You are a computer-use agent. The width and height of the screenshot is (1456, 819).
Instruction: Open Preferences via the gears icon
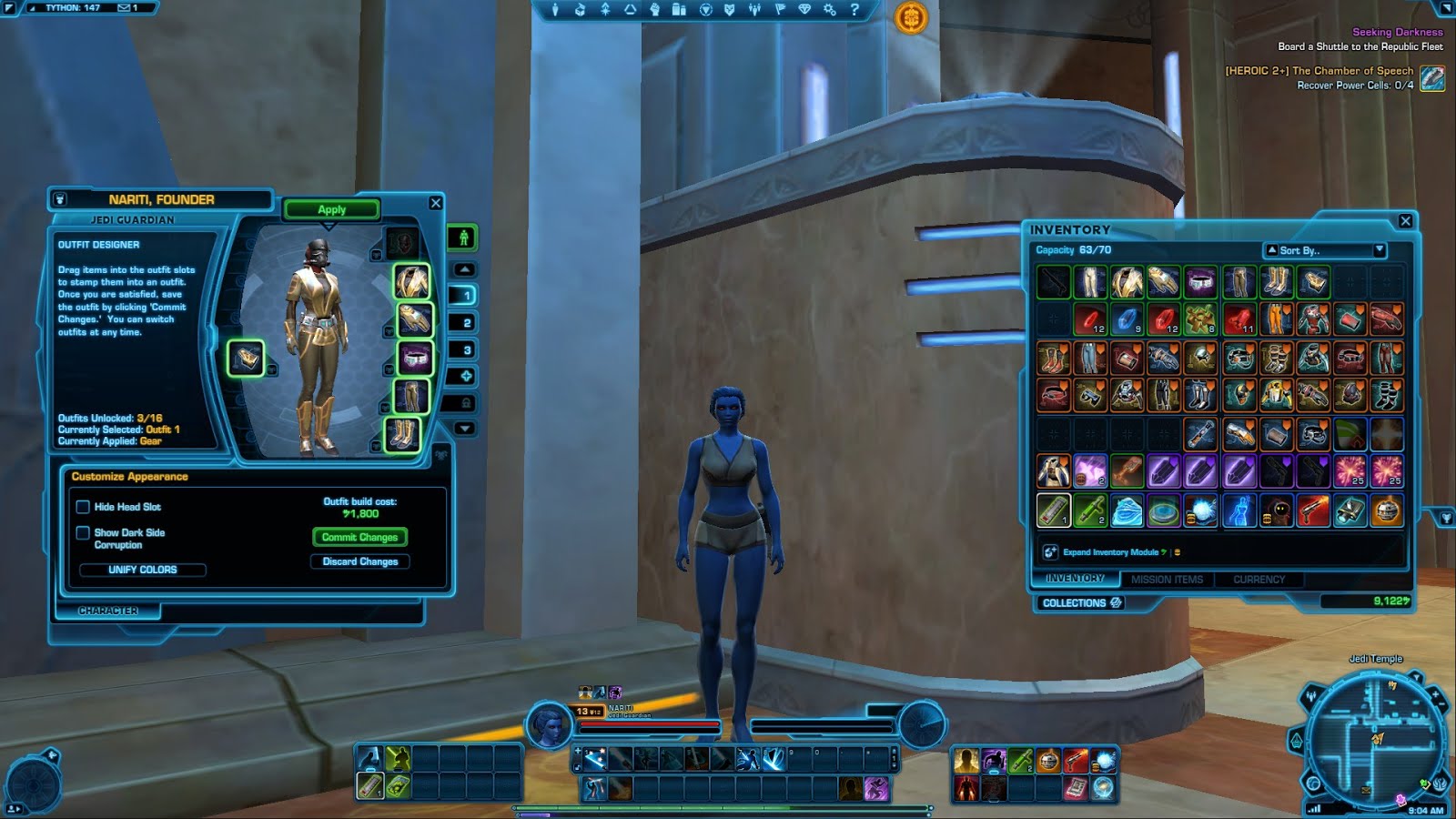(x=831, y=10)
